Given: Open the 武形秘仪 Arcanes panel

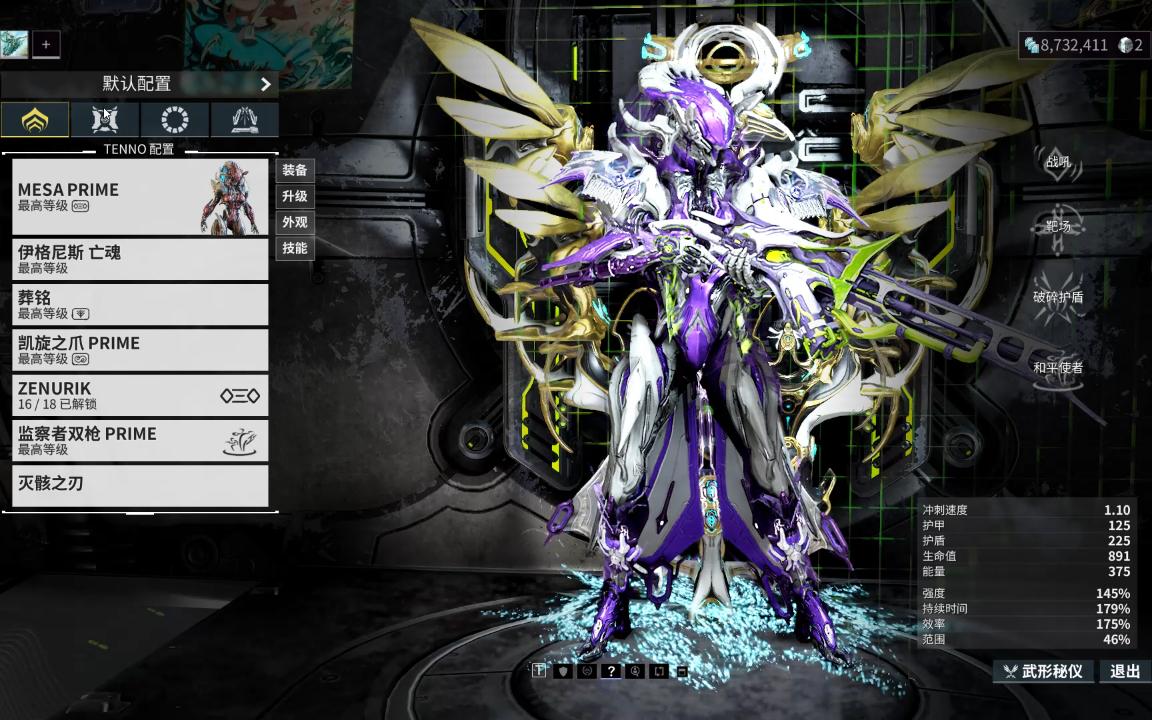Looking at the screenshot, I should coord(1043,671).
